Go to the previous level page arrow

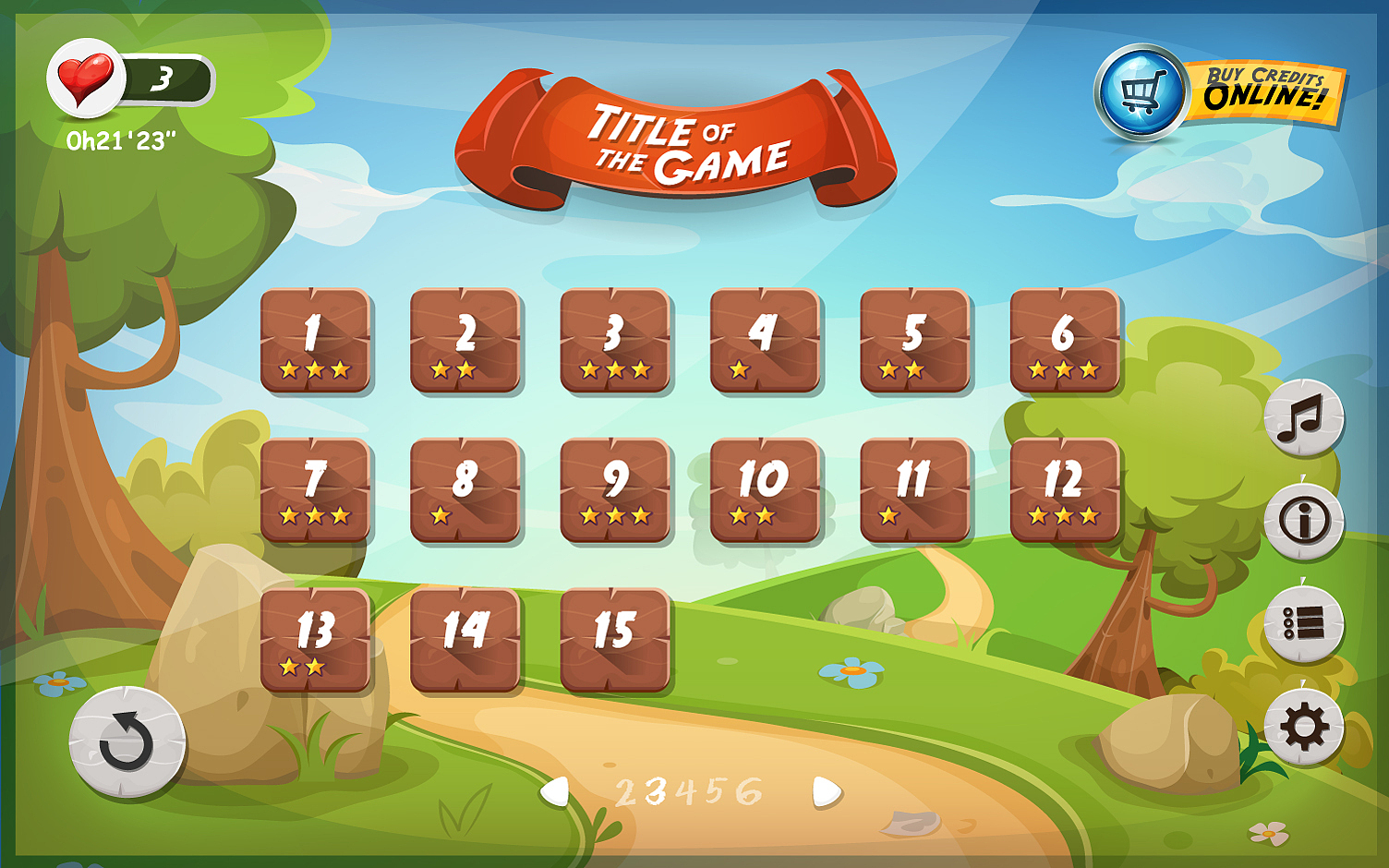pos(555,791)
